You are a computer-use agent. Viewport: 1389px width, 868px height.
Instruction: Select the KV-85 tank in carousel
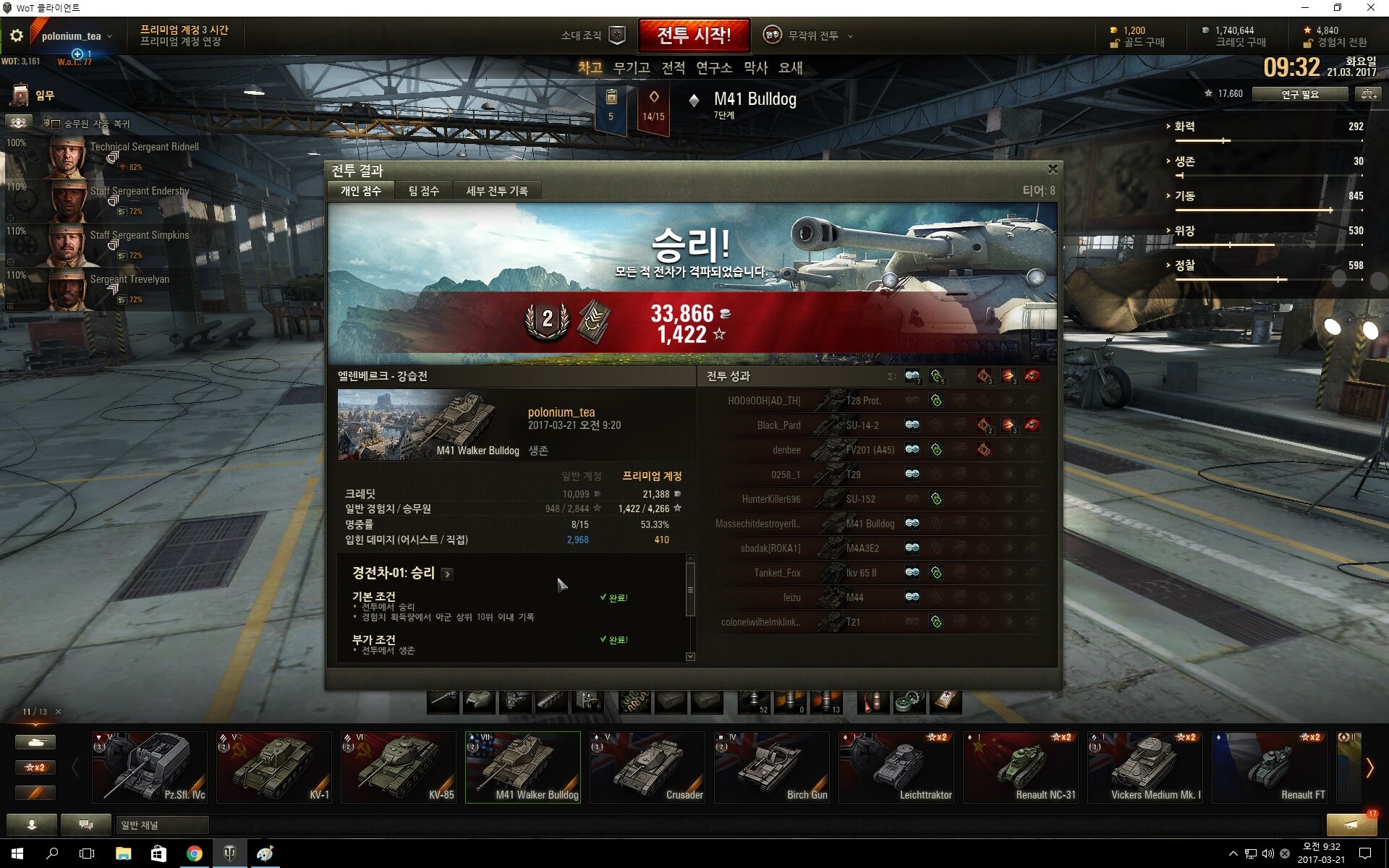click(398, 767)
